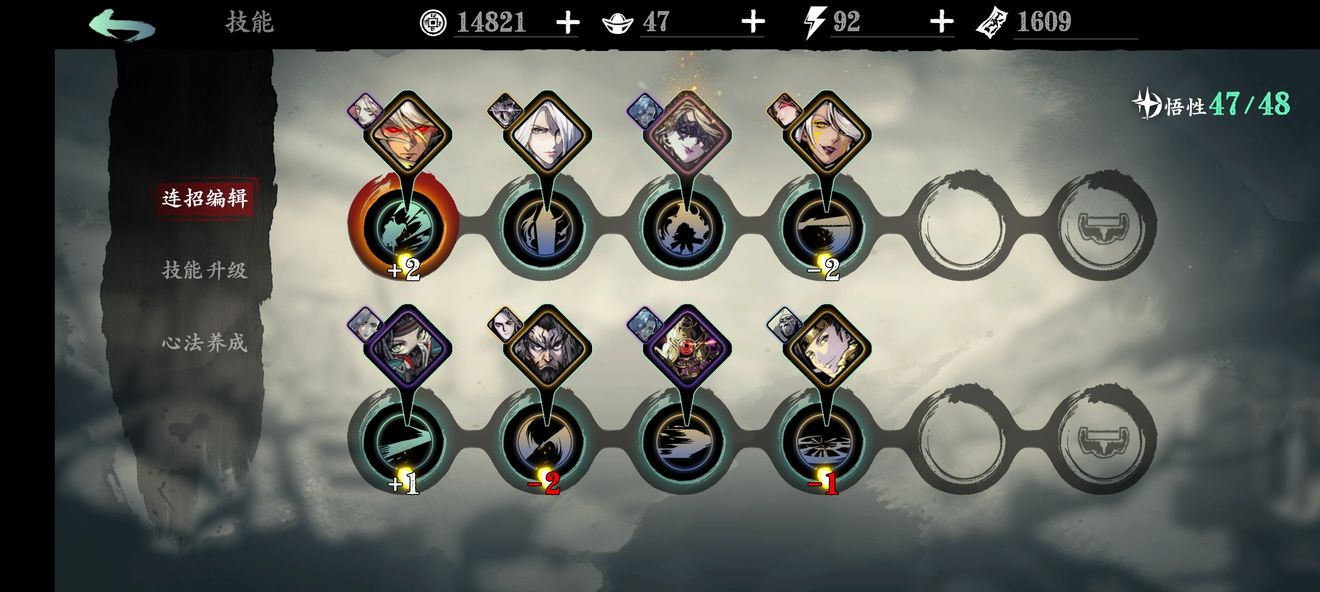1320x592 pixels.
Task: Choose the blond character portrait in bottom row
Action: tap(826, 347)
